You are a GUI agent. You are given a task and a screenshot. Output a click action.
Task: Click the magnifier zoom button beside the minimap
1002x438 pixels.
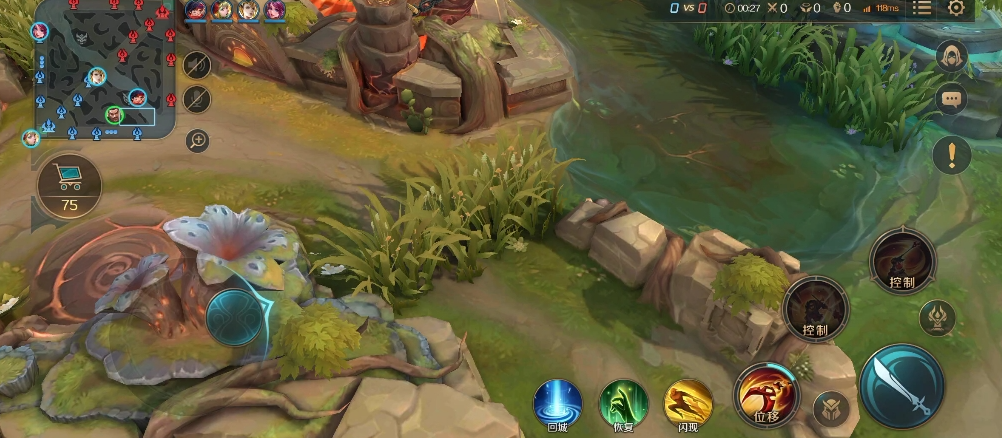(x=198, y=140)
